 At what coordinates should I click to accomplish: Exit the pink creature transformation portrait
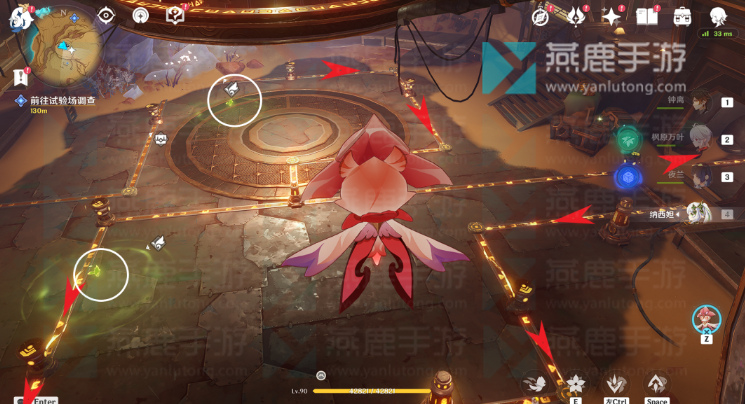pos(707,319)
